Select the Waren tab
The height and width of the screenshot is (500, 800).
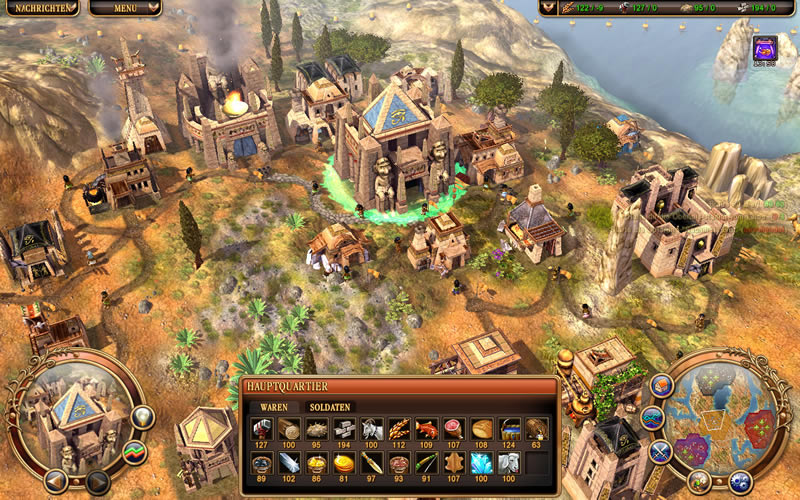(x=274, y=407)
